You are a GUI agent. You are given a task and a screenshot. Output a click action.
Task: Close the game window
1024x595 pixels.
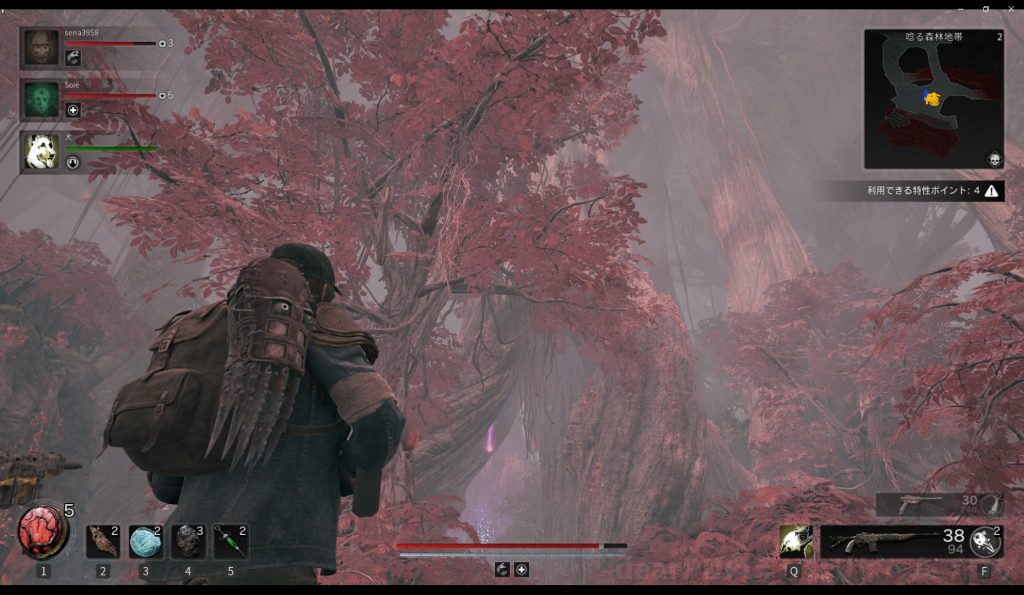pos(1010,8)
